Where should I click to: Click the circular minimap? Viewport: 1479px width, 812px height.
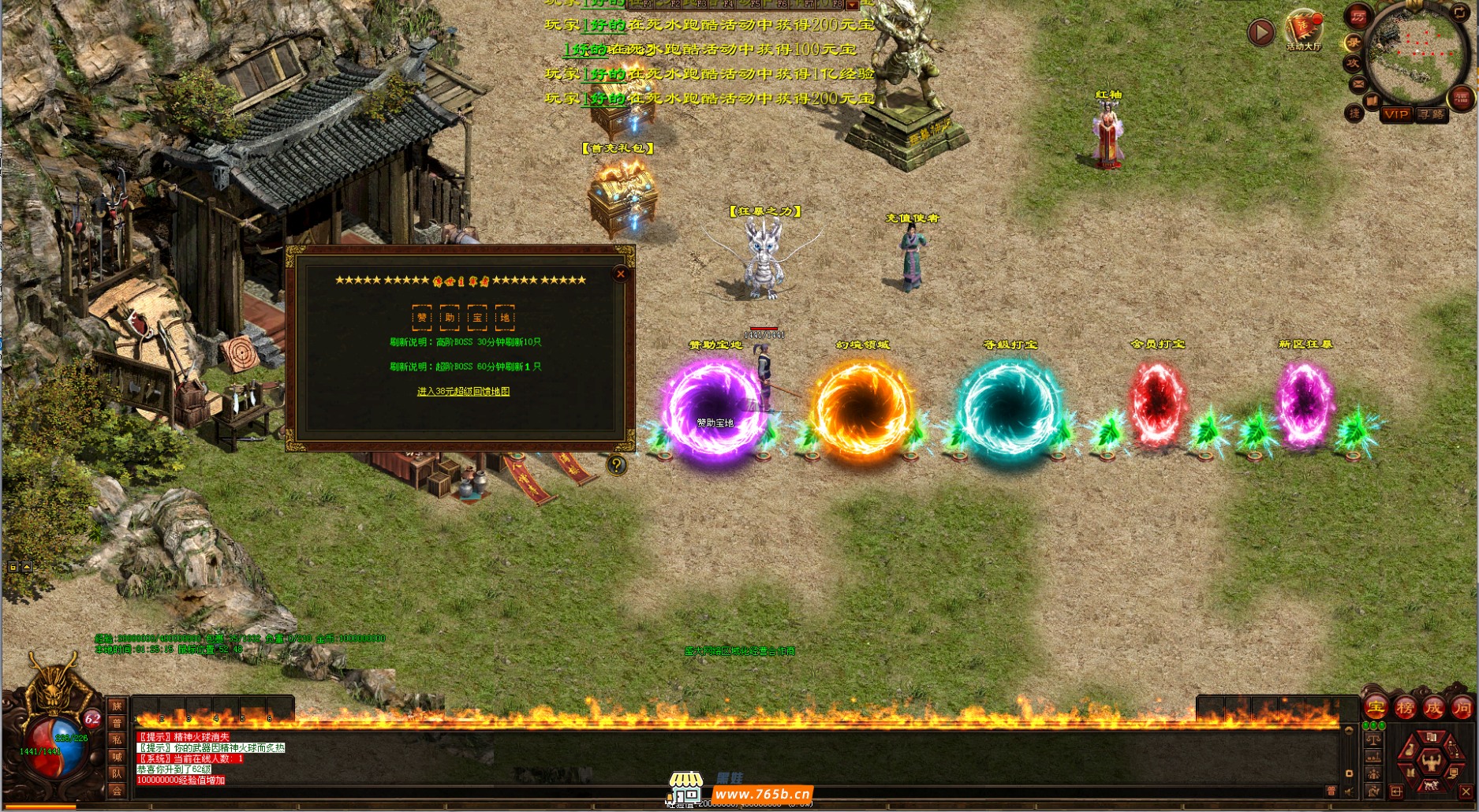[1415, 55]
